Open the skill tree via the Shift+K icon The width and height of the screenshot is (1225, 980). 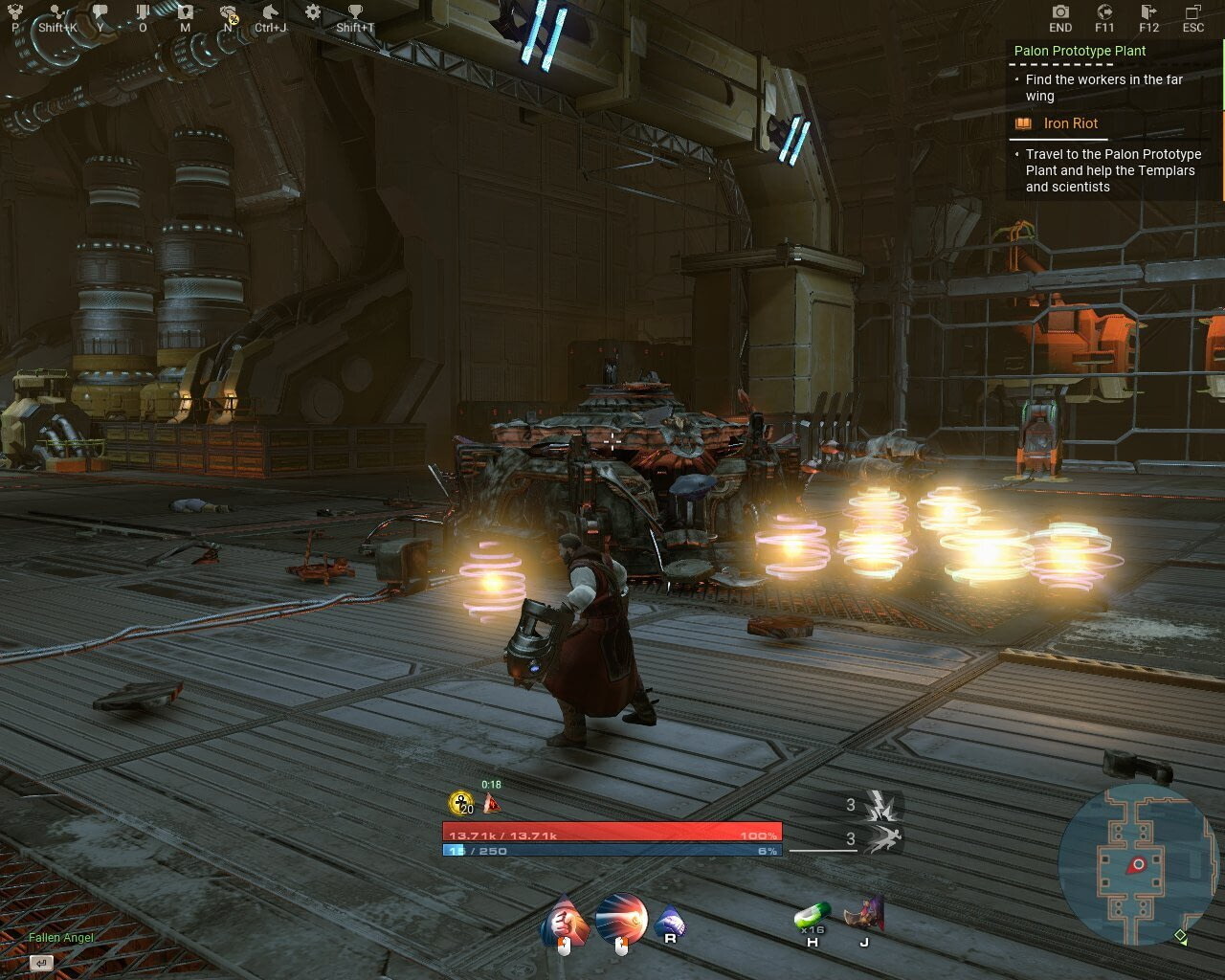(x=57, y=11)
